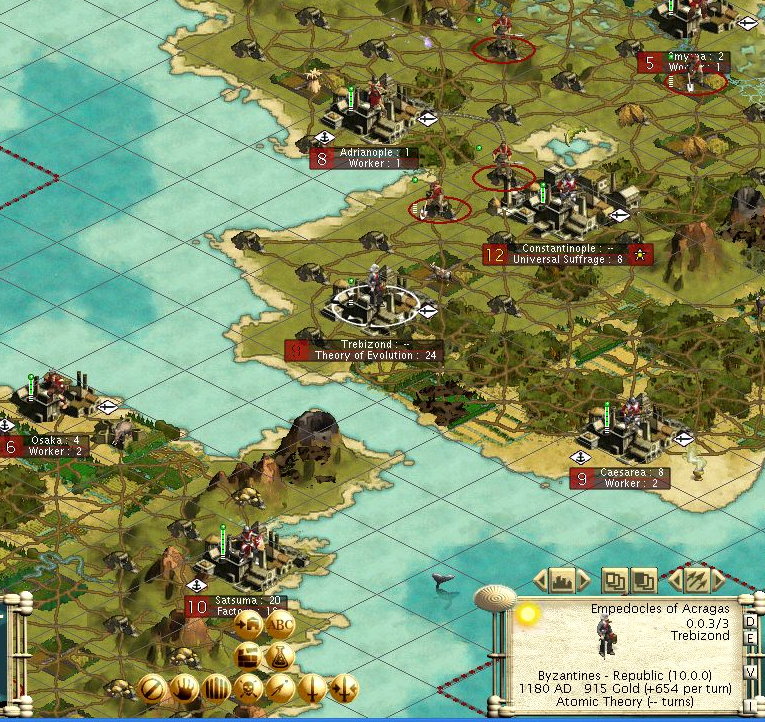Open the V side tab on info box
765x722 pixels.
click(750, 672)
